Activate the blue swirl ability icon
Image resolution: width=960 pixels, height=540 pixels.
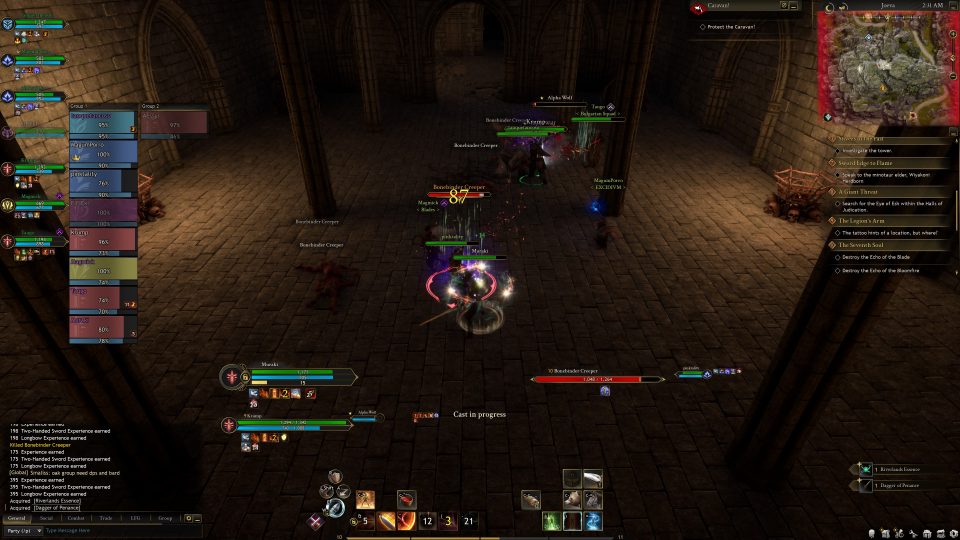point(593,521)
